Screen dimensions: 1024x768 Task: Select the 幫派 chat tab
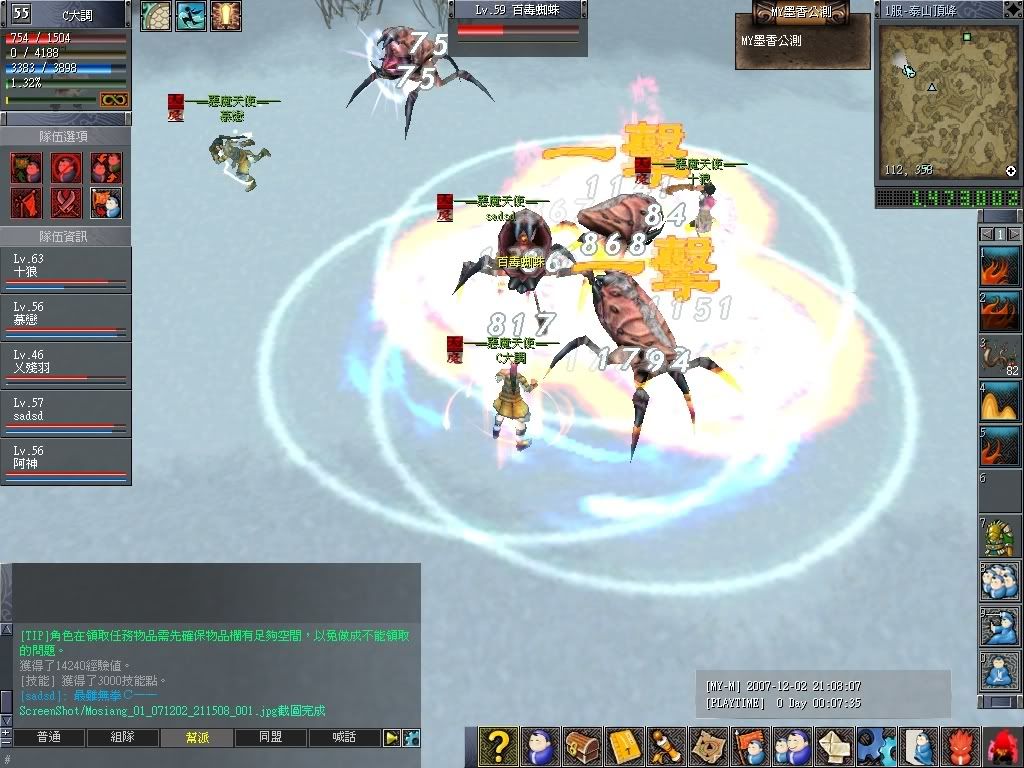pos(197,738)
